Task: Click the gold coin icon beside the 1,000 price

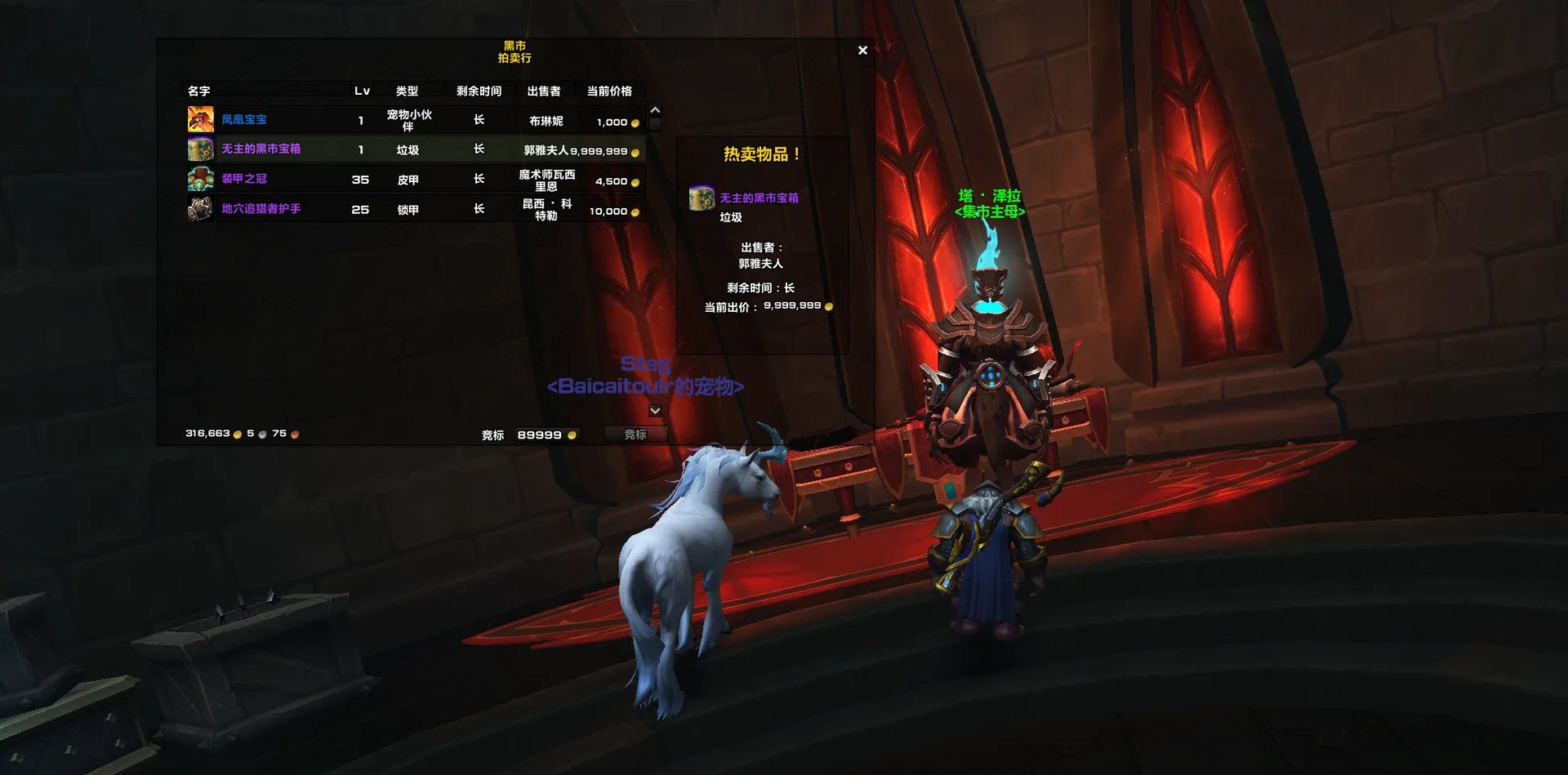Action: click(636, 121)
